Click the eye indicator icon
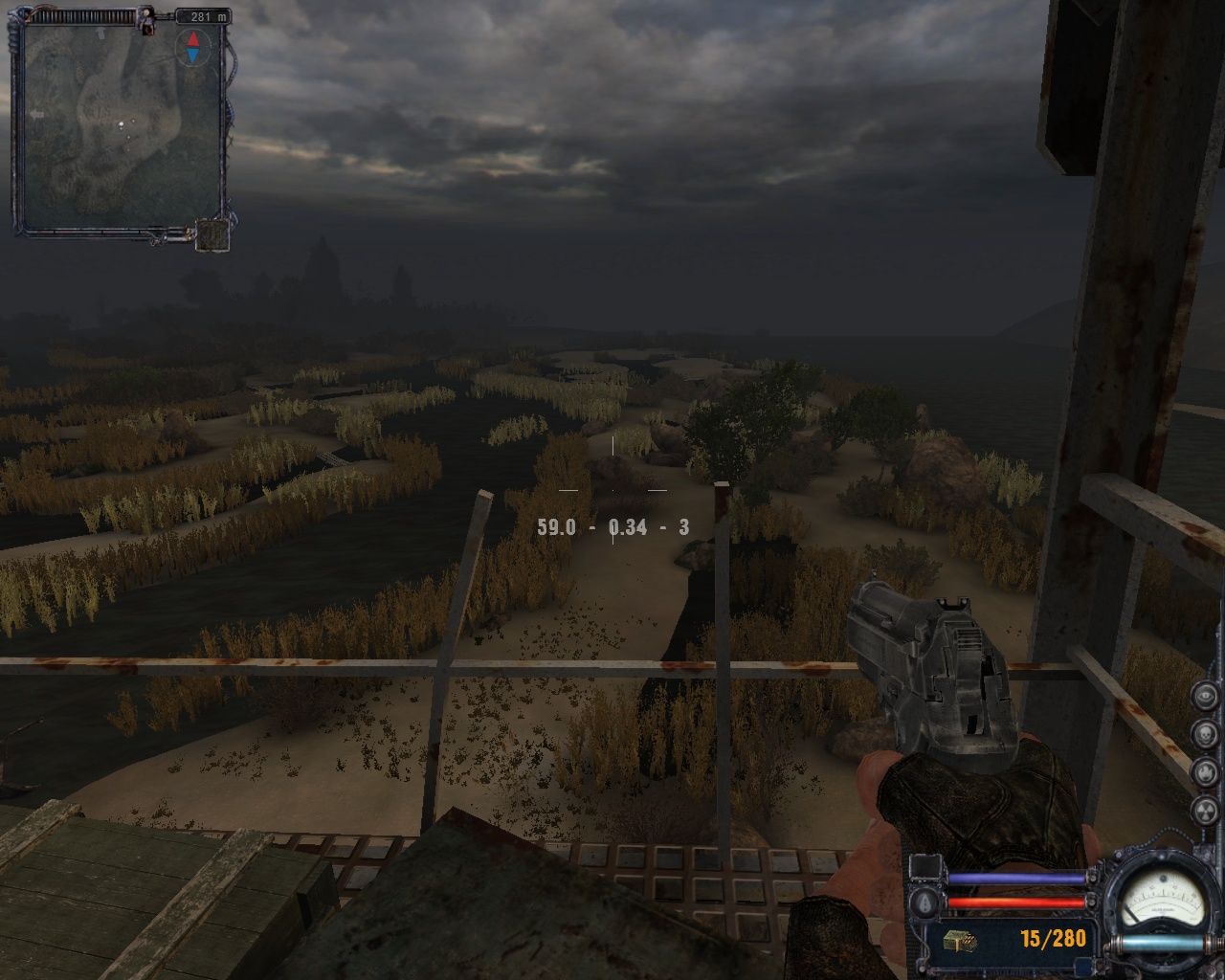This screenshot has height=980, width=1225. 1206,696
